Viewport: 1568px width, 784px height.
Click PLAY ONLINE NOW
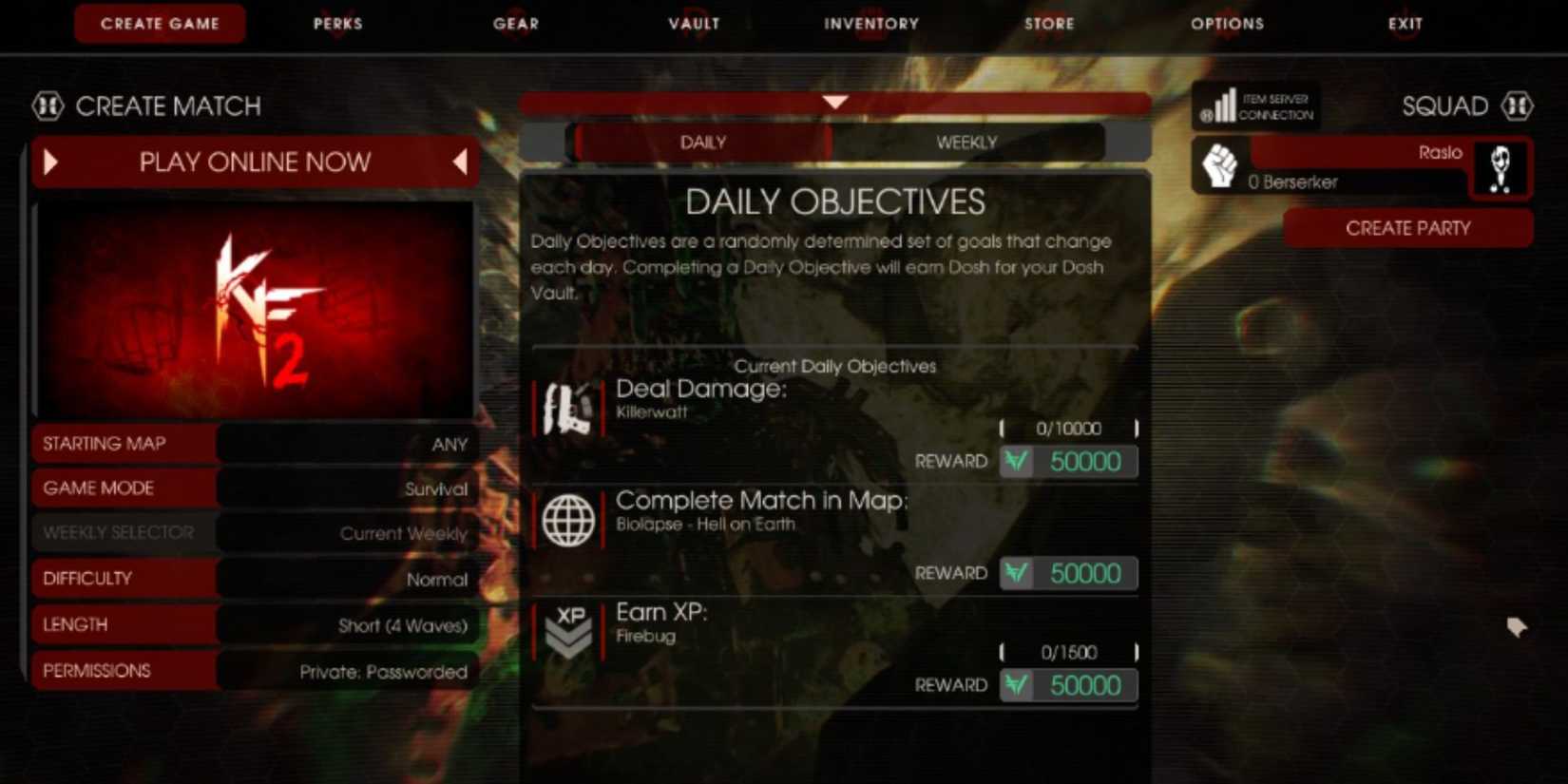(255, 162)
